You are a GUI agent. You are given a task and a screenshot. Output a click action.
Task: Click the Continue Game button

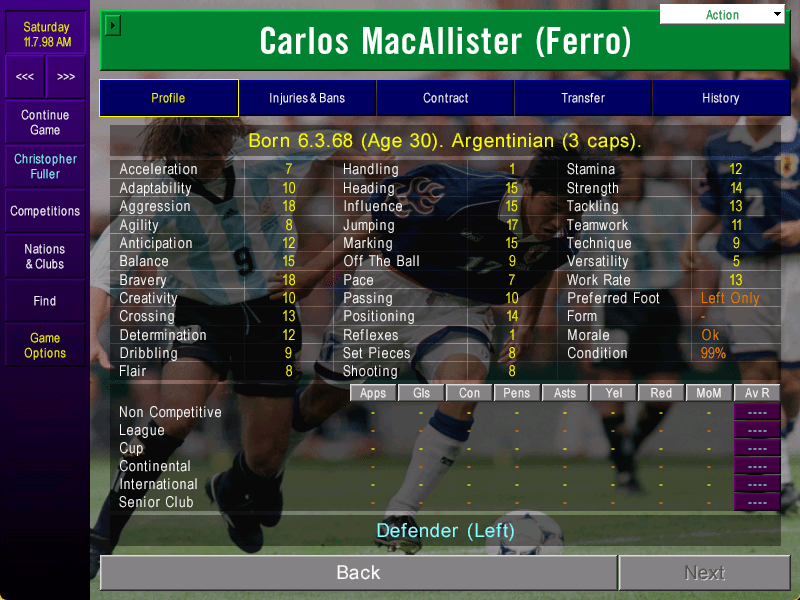coord(45,123)
